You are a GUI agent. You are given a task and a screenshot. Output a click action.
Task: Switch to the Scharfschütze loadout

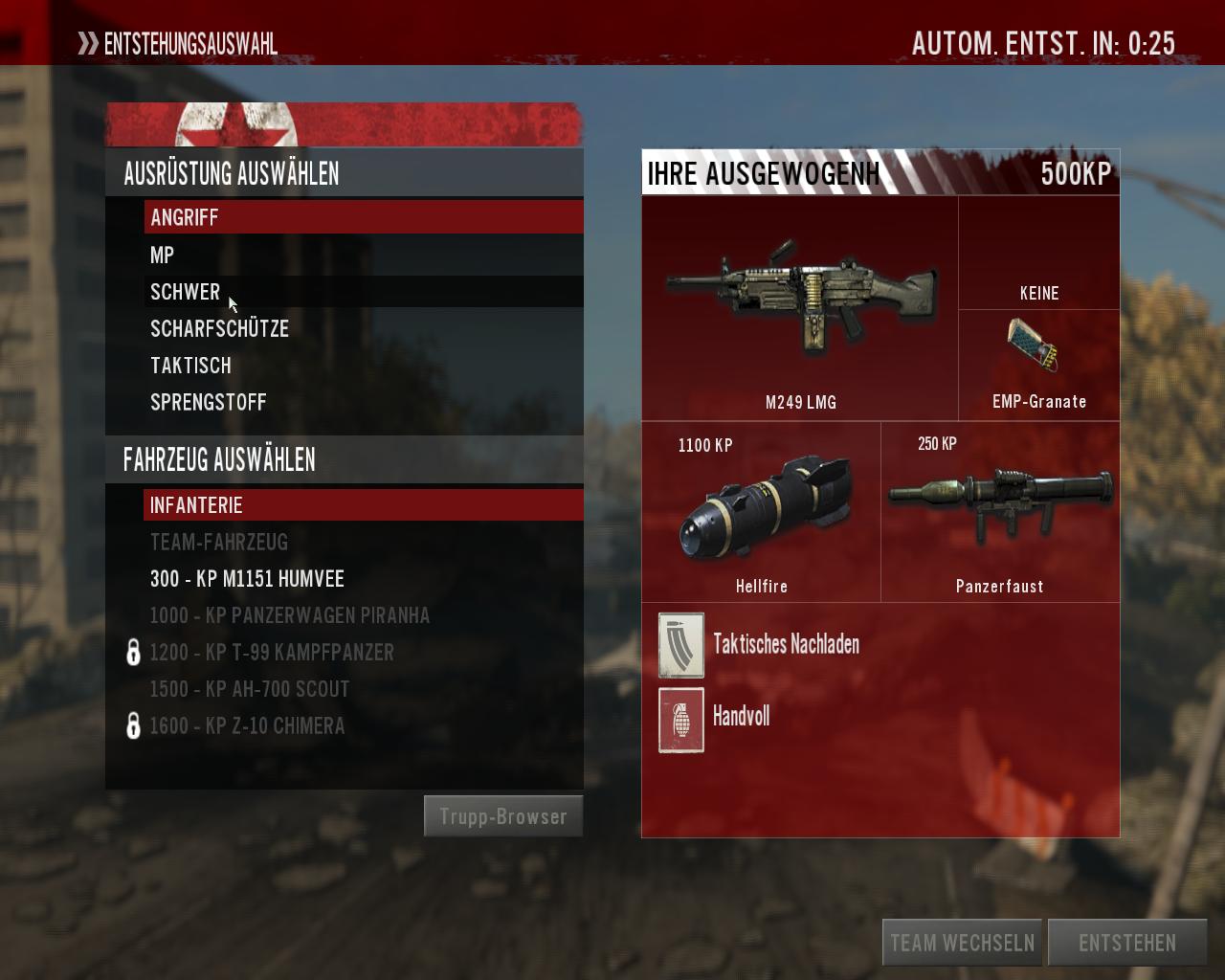click(219, 328)
